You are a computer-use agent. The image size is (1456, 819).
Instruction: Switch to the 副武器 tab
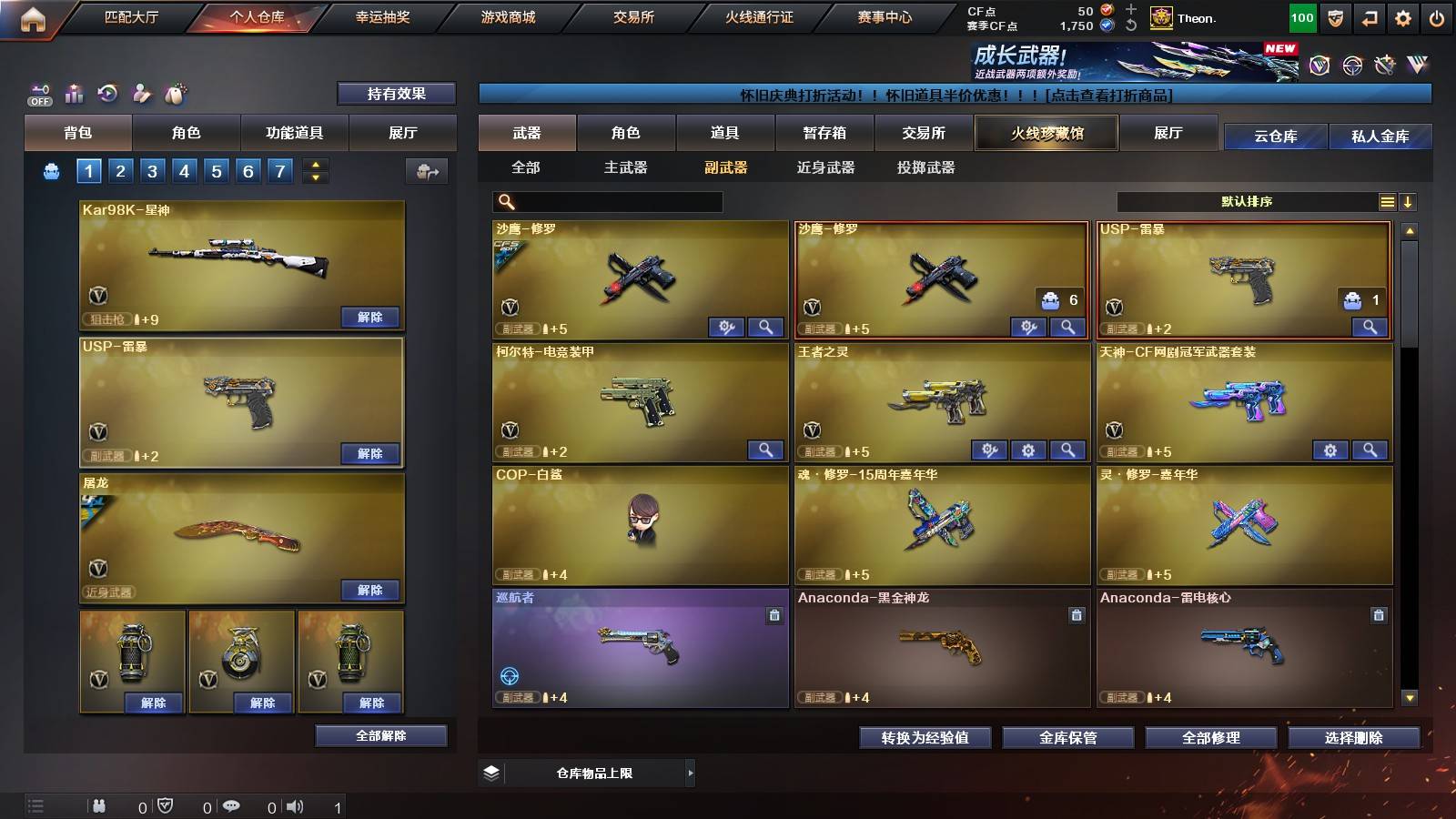726,168
